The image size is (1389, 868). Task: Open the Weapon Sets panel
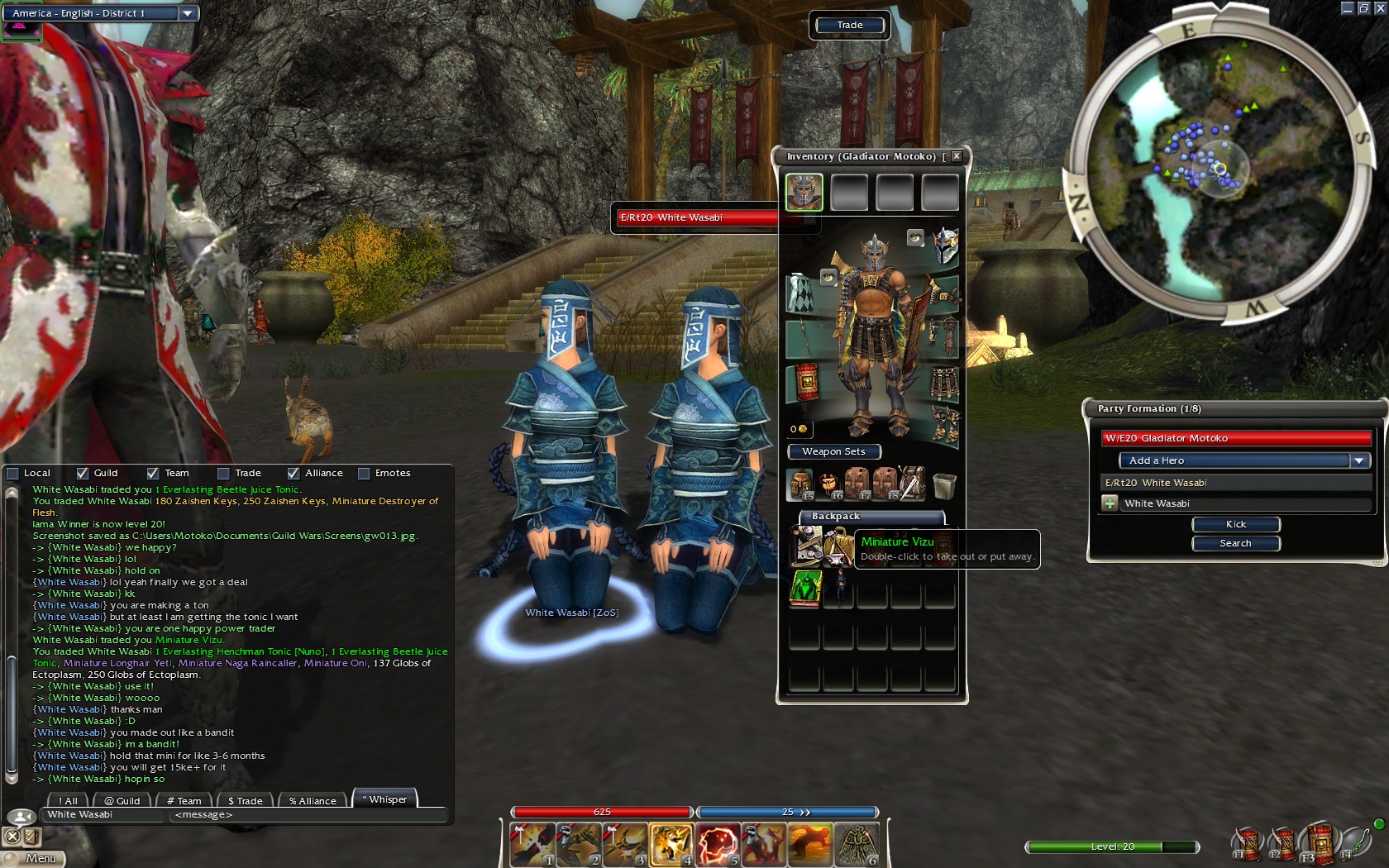pyautogui.click(x=833, y=451)
